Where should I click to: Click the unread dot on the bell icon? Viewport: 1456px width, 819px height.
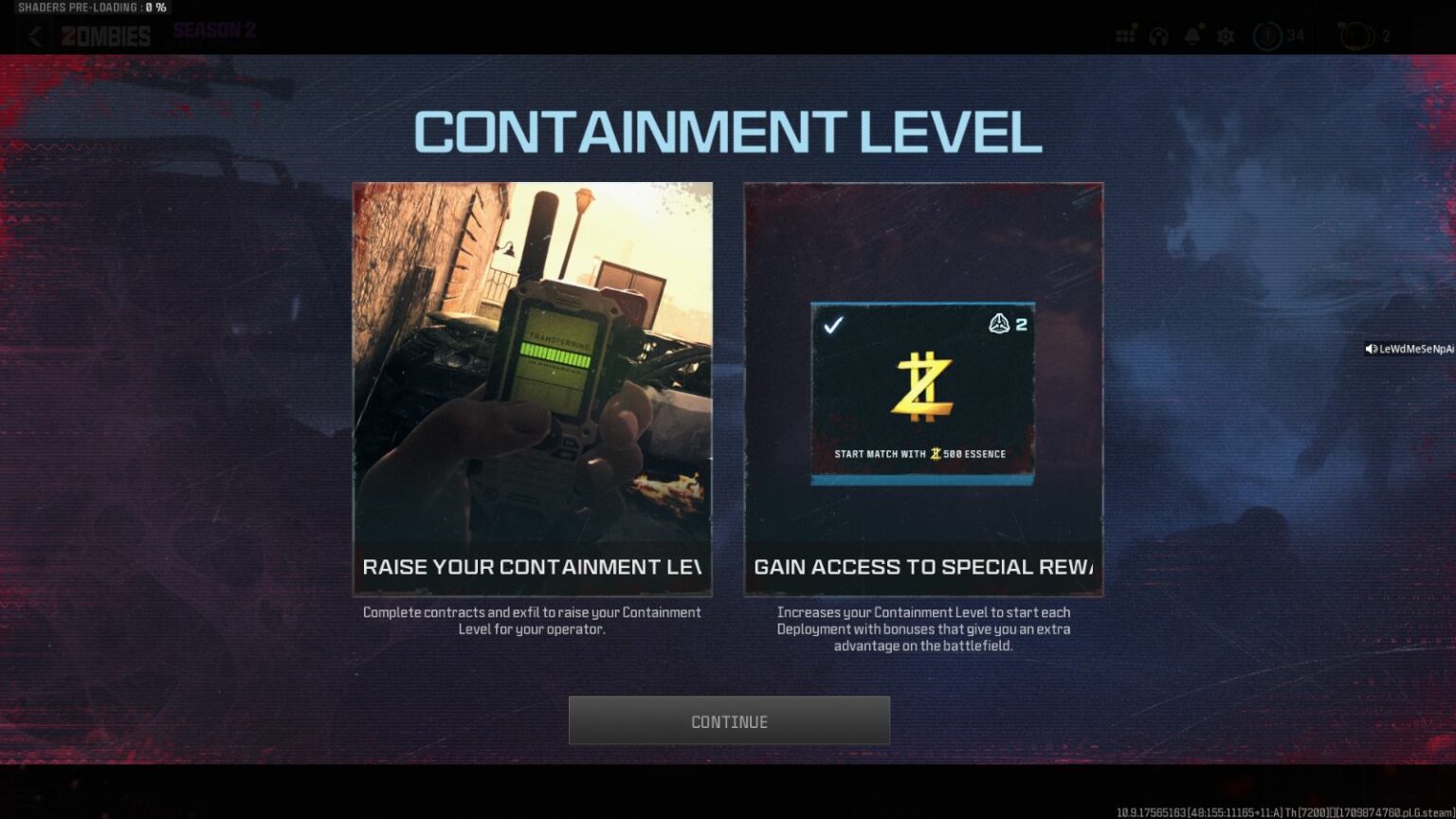(x=1200, y=26)
